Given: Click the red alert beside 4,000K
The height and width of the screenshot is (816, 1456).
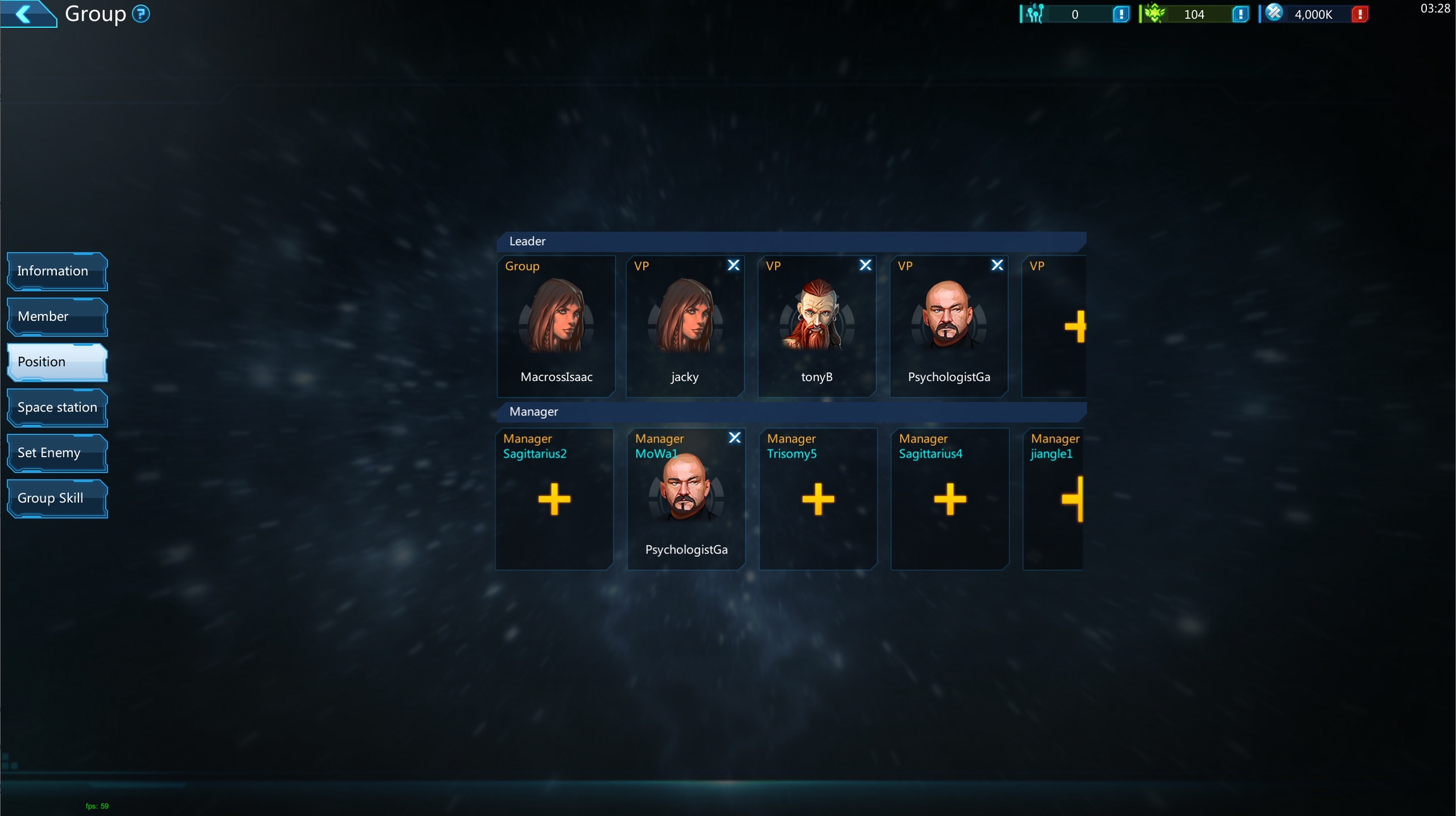Looking at the screenshot, I should click(x=1359, y=14).
